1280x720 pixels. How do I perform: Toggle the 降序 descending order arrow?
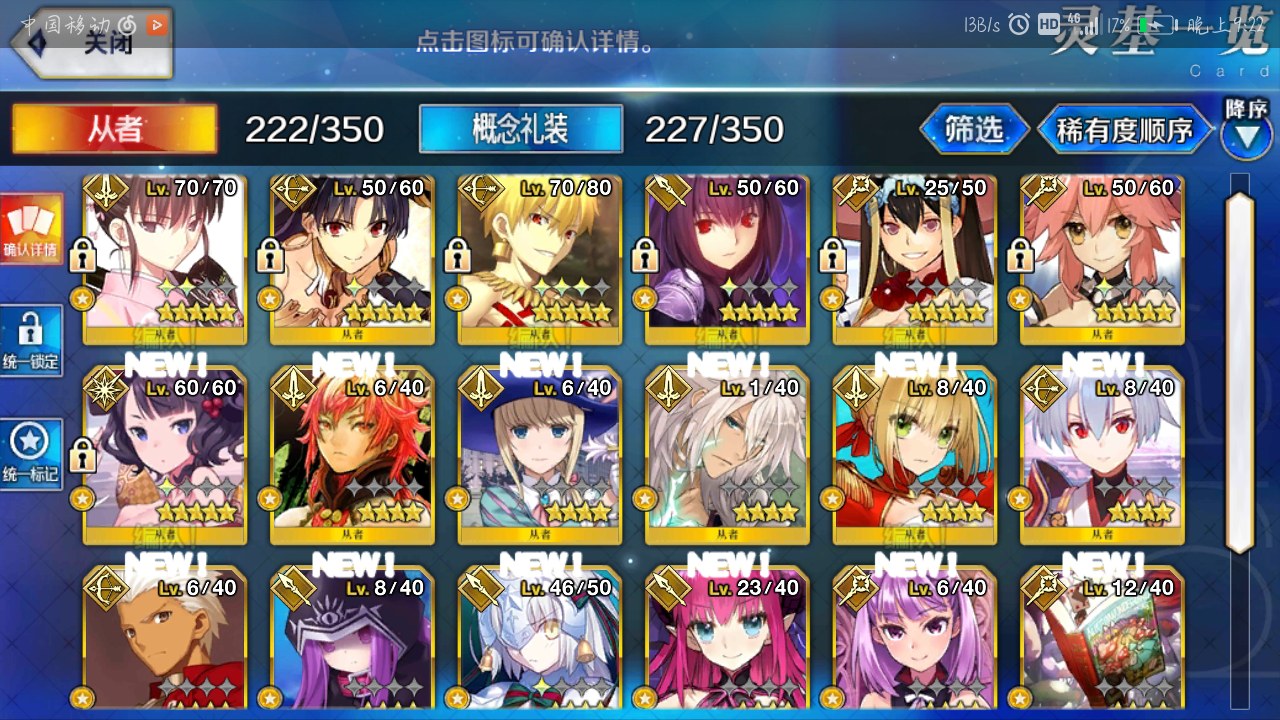1245,130
